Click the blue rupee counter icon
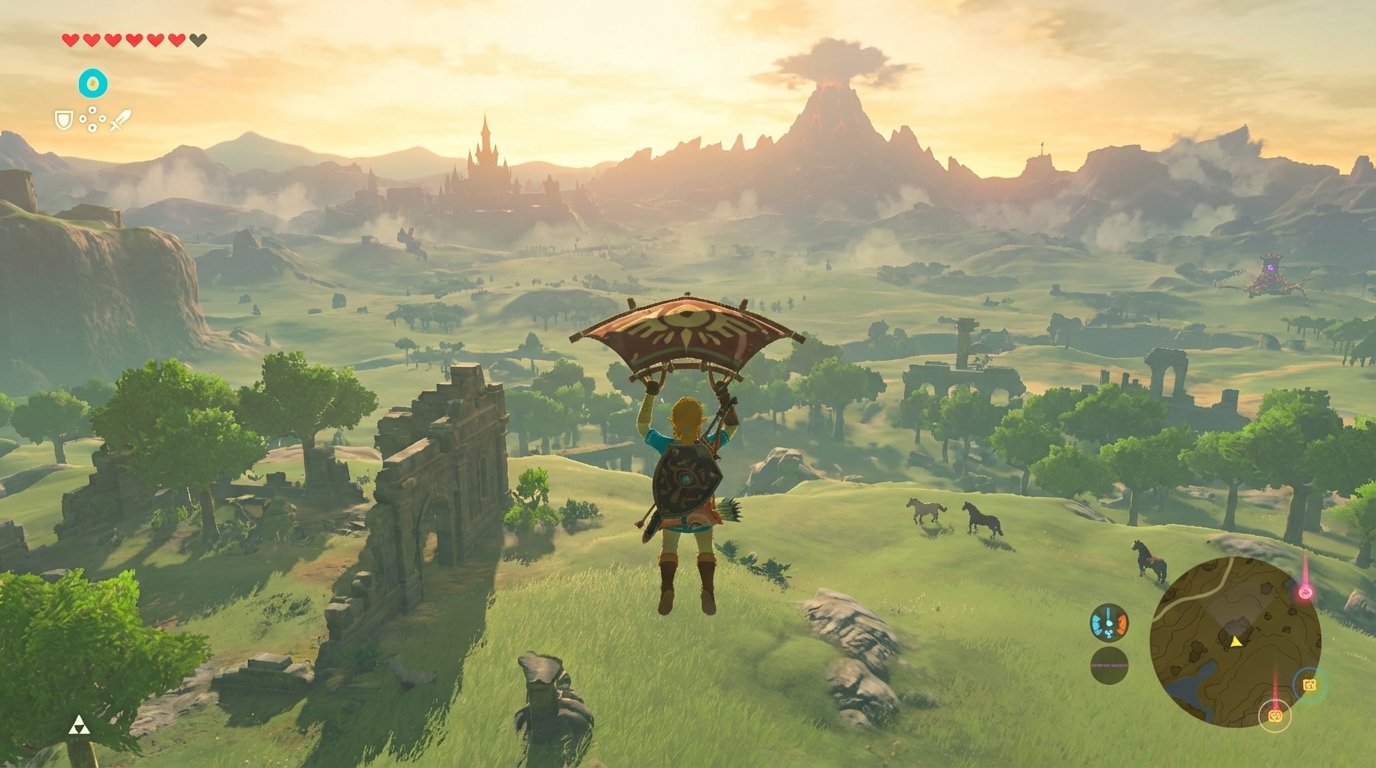This screenshot has width=1376, height=768. point(93,83)
